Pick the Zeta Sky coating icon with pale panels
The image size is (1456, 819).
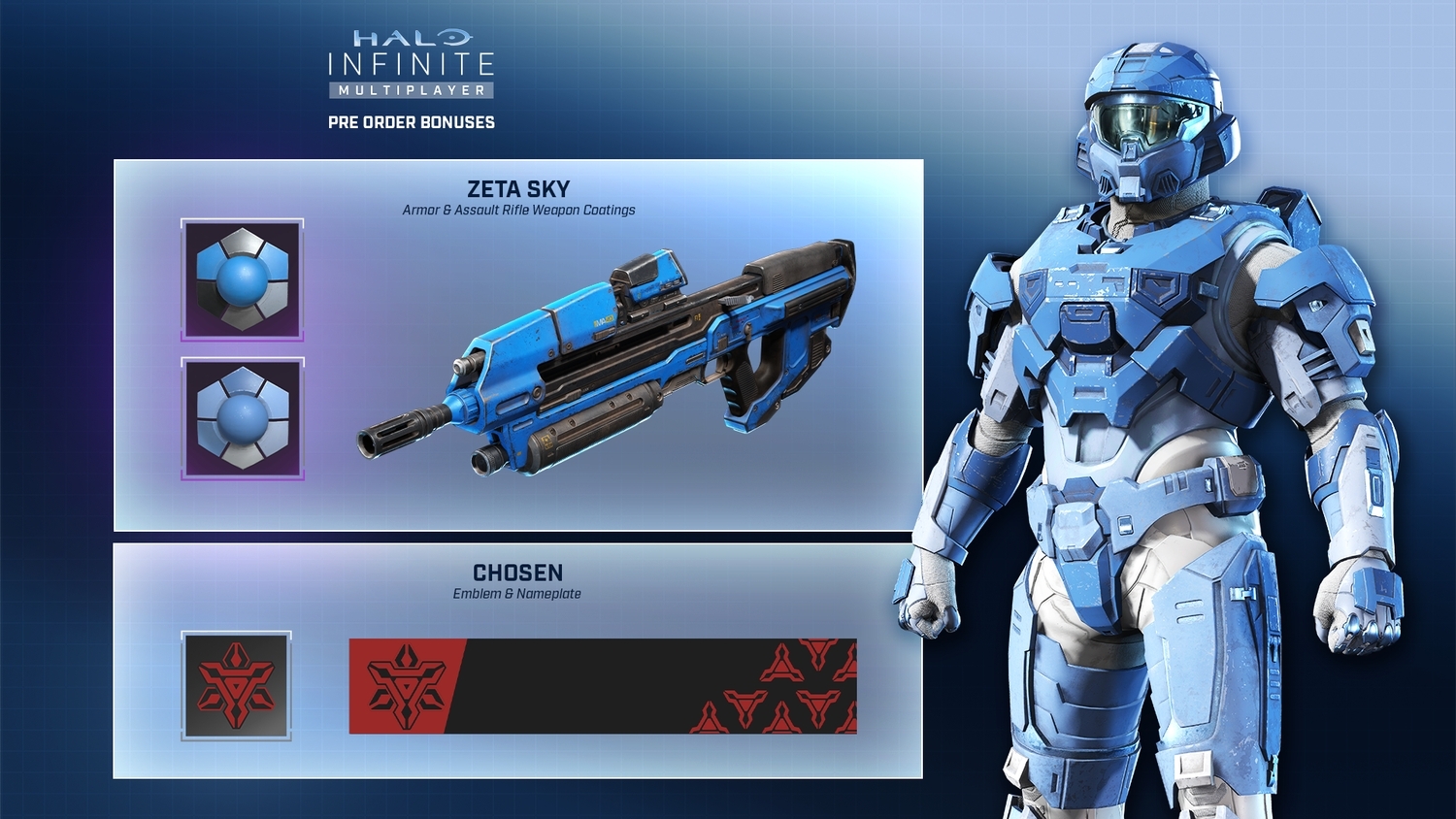coord(242,418)
